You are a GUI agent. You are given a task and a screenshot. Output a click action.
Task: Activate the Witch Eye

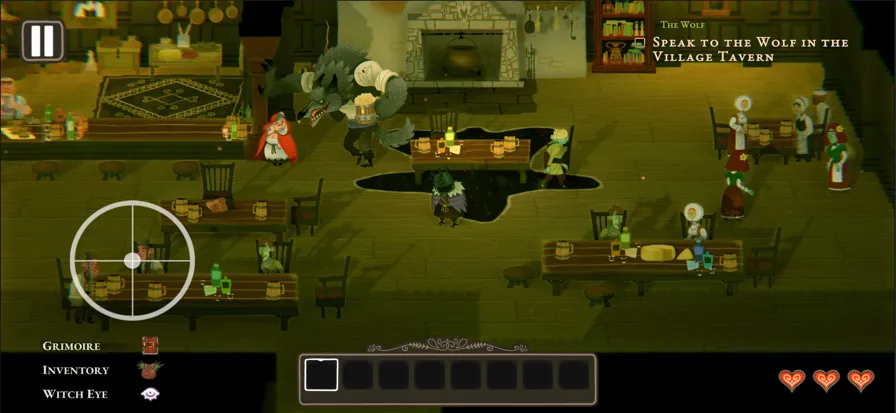click(150, 394)
